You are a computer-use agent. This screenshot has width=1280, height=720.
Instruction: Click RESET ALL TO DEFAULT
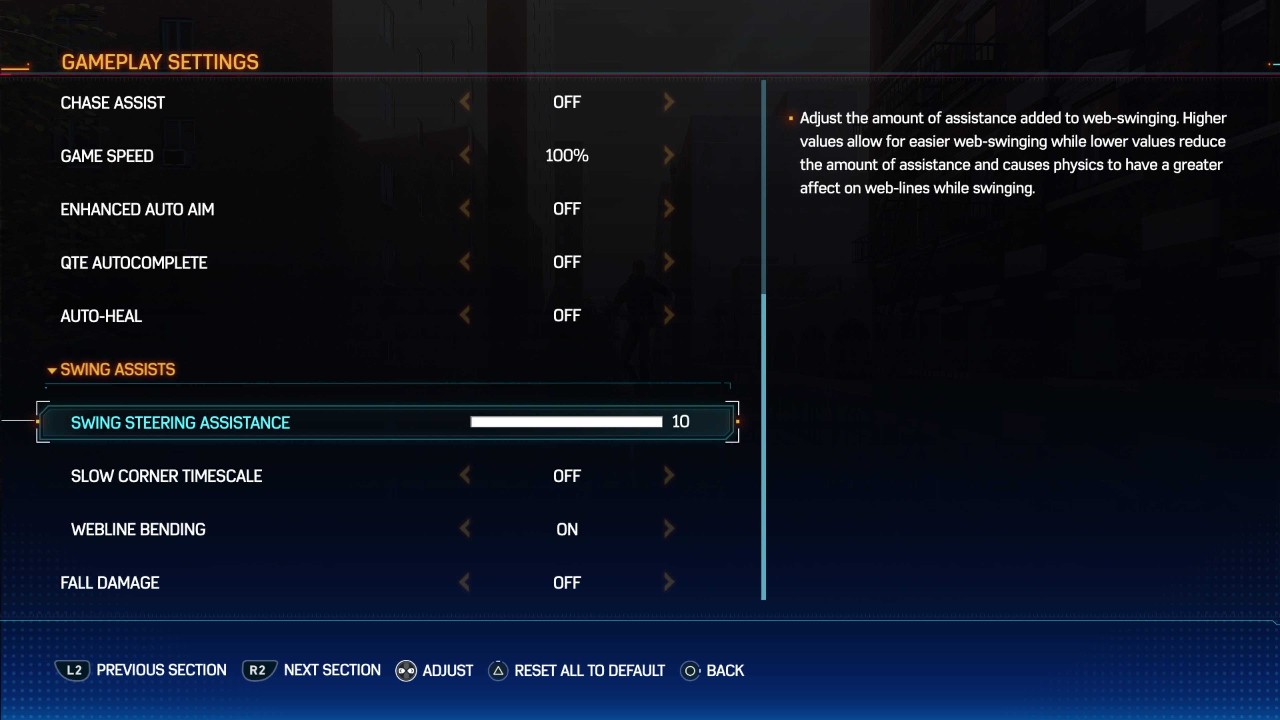pyautogui.click(x=589, y=670)
